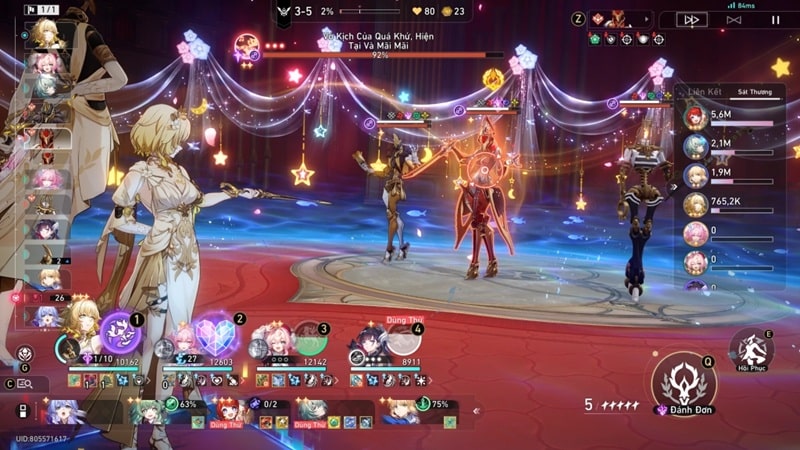
Task: Open the battle details magnifier button
Action: pyautogui.click(x=25, y=383)
